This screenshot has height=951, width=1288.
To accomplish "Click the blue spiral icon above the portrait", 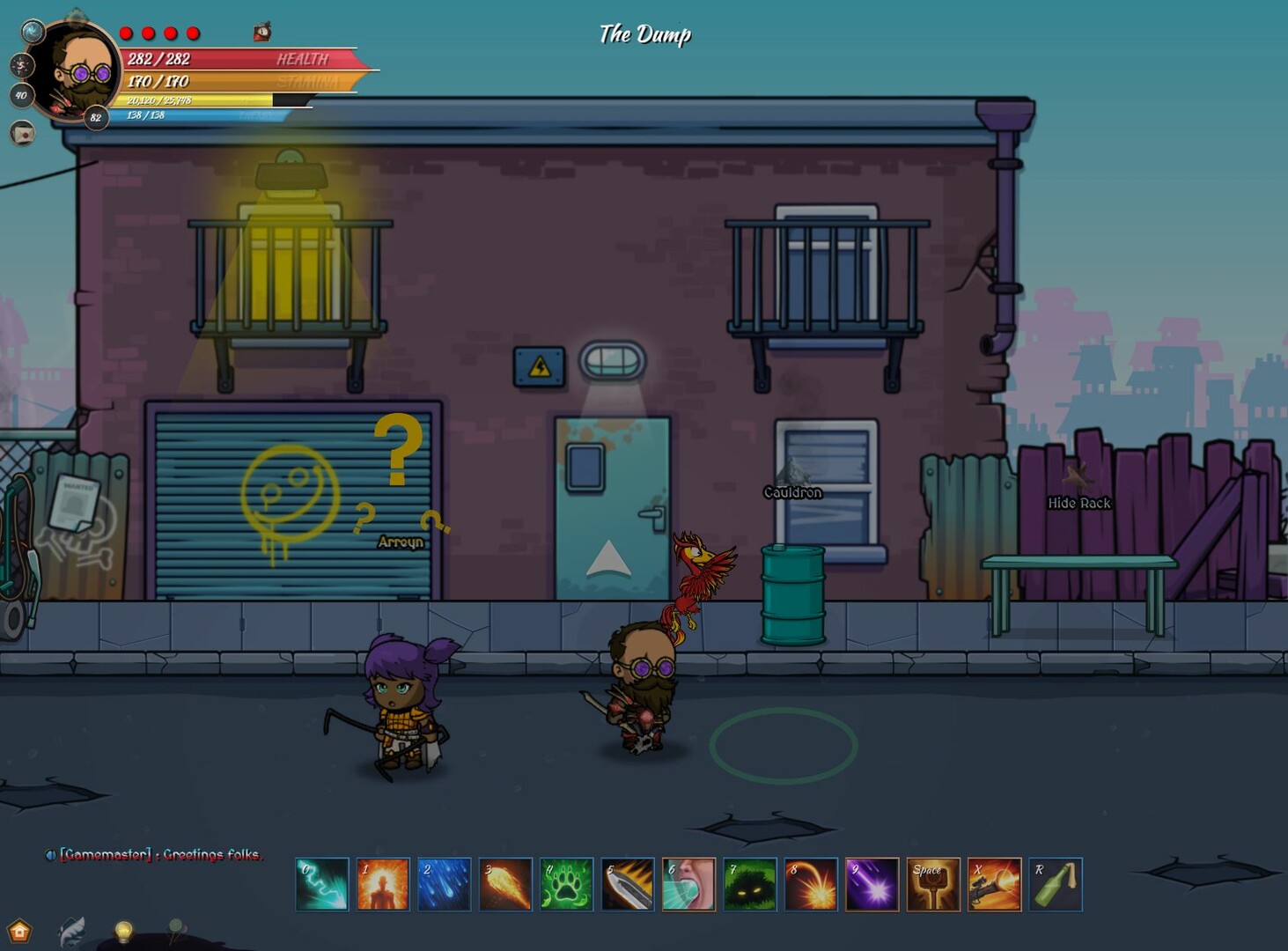I will click(x=33, y=31).
